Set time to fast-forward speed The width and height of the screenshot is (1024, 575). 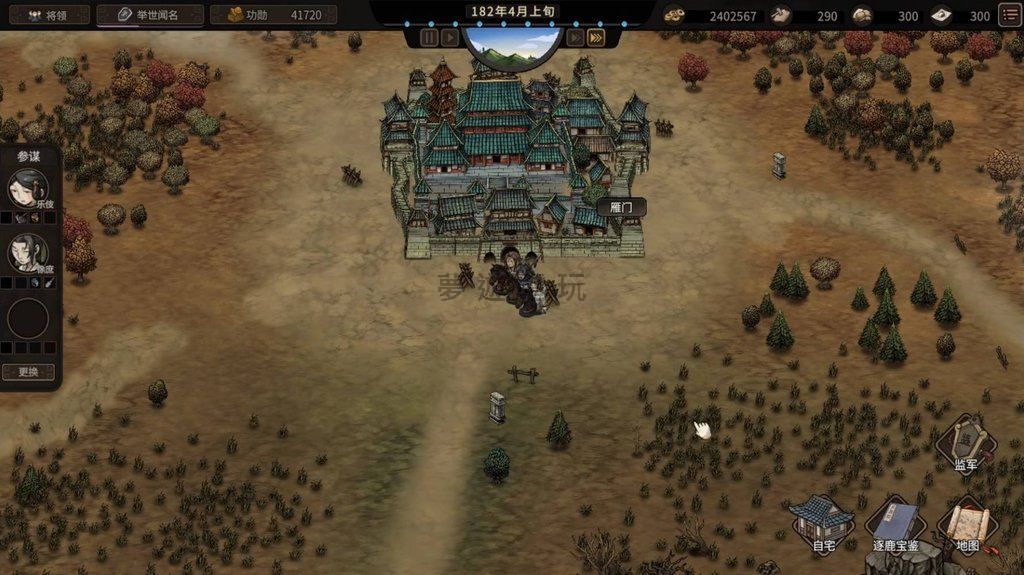tap(575, 37)
